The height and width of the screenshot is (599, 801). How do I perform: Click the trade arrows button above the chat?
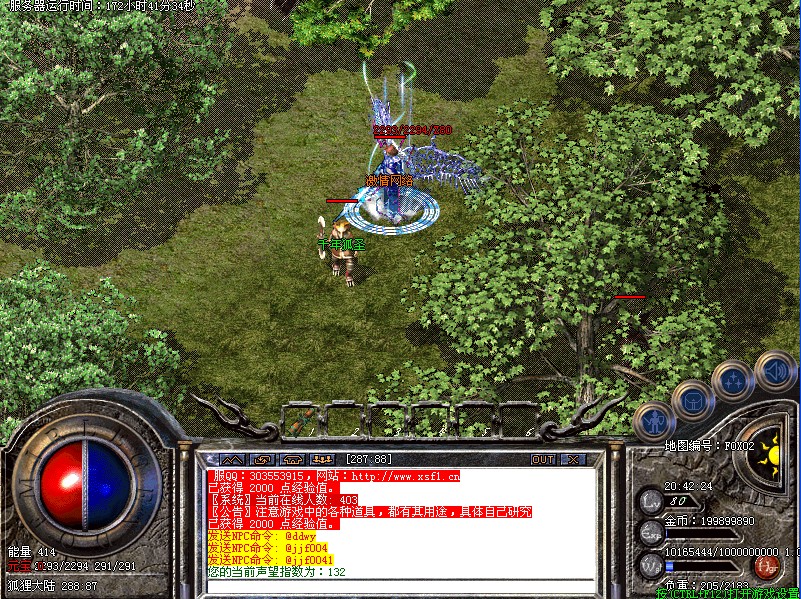(x=258, y=460)
